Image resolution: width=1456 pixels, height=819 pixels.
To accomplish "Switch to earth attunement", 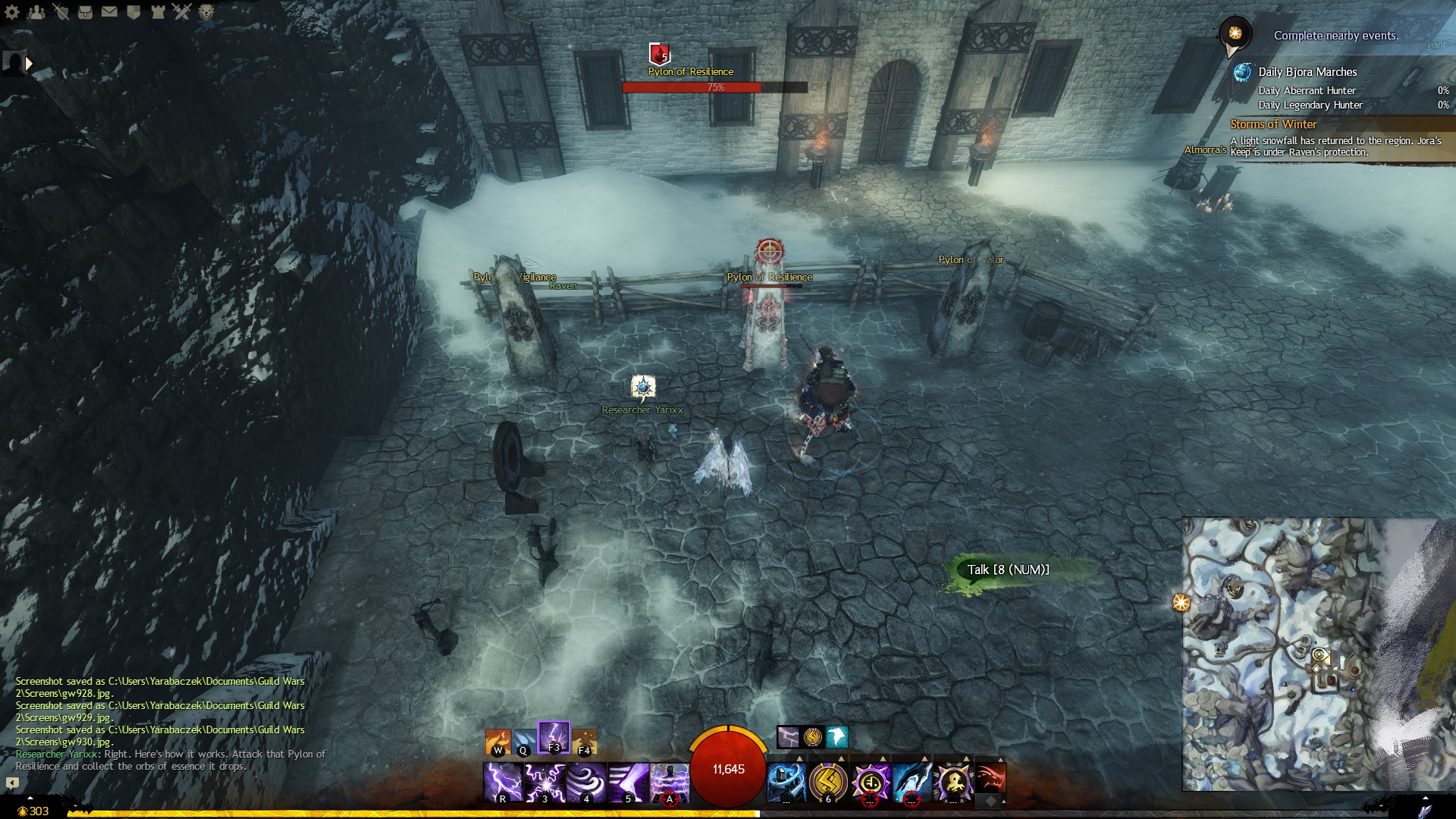I will coord(584,741).
